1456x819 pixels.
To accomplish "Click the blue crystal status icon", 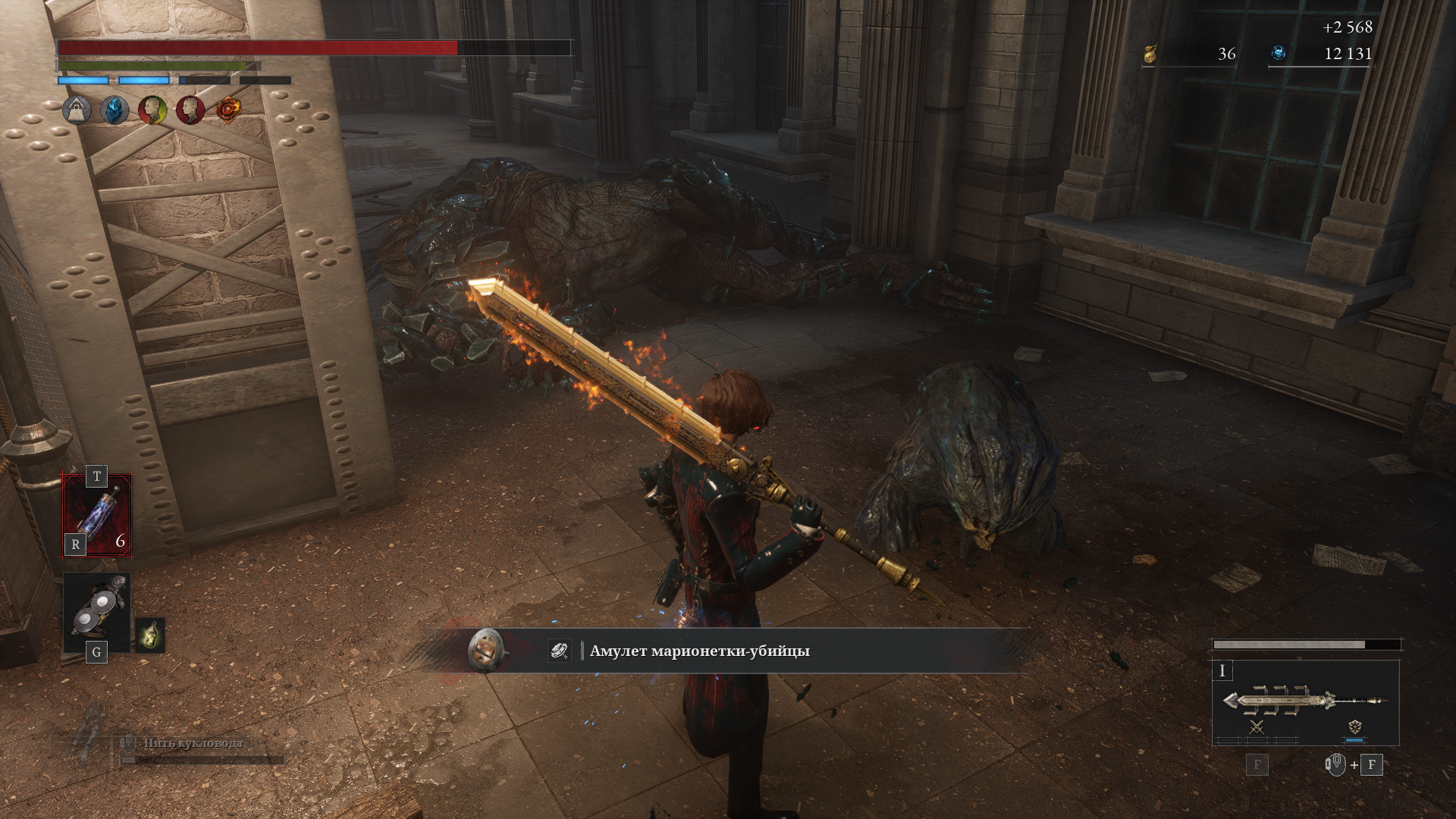I will pos(115,111).
